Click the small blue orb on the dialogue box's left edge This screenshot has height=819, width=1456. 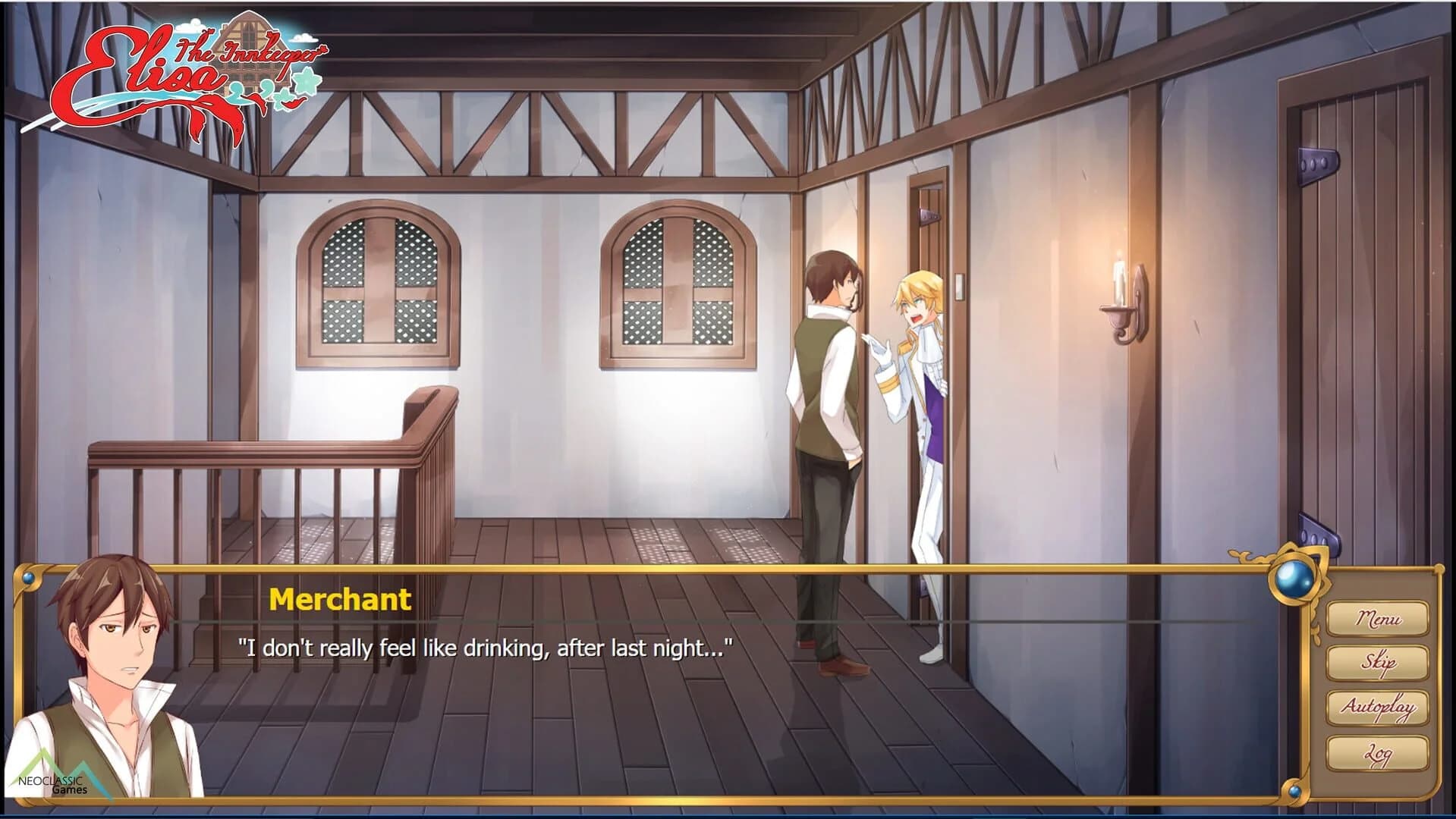[28, 577]
